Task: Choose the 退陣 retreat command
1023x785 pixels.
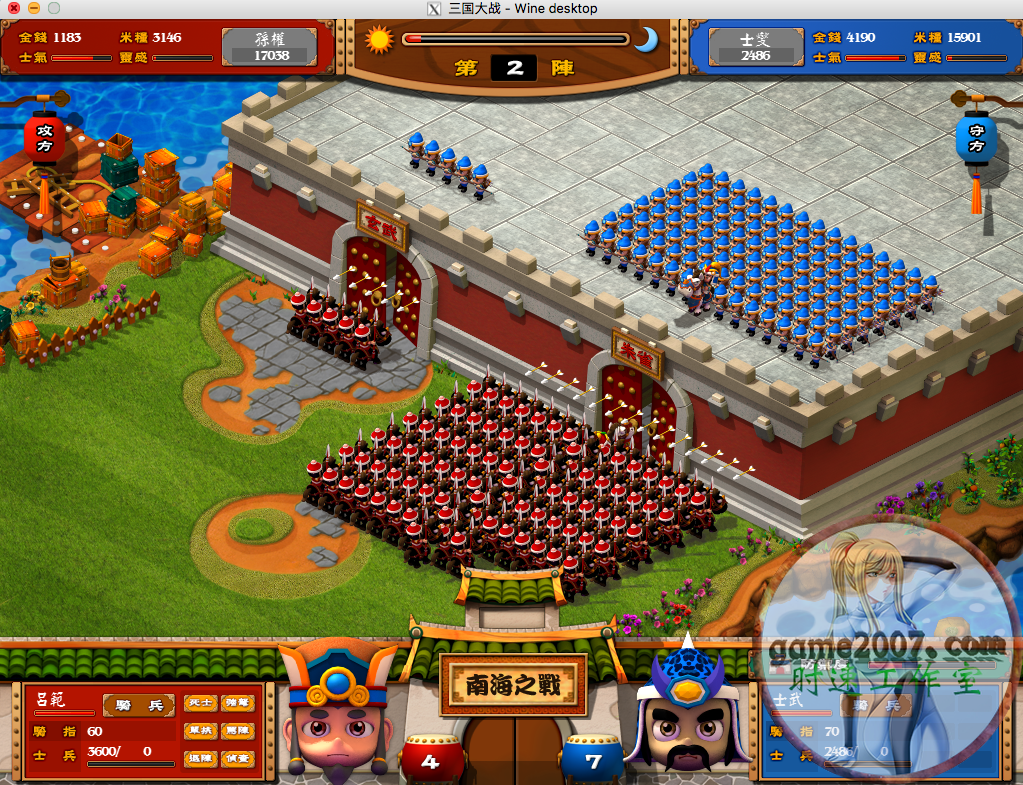Action: [x=200, y=759]
